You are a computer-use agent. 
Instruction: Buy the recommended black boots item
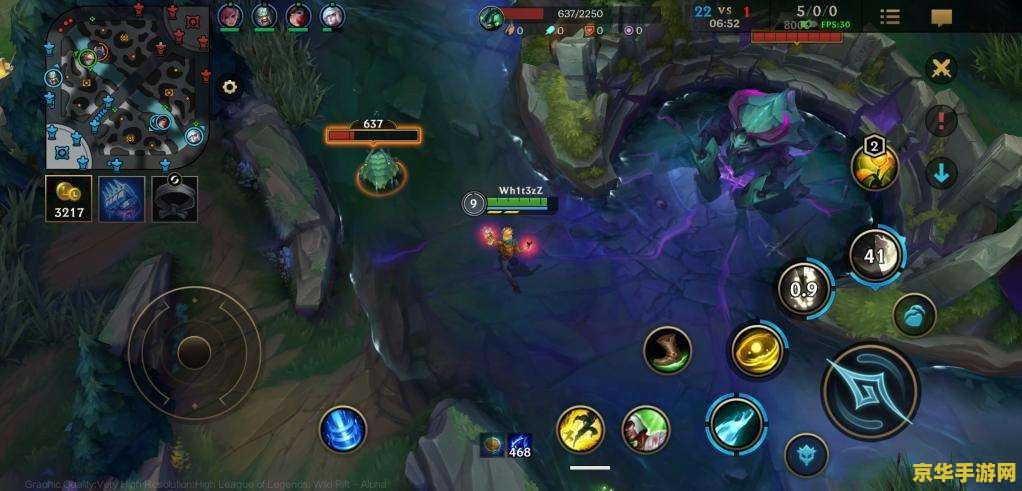[x=175, y=198]
